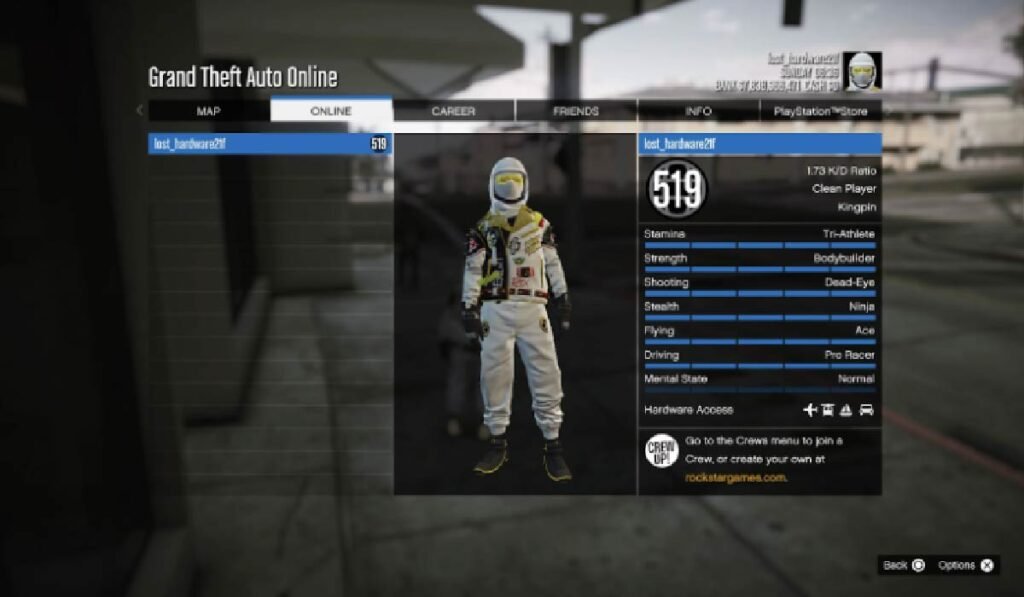Click the player avatar thumbnail in header

861,71
